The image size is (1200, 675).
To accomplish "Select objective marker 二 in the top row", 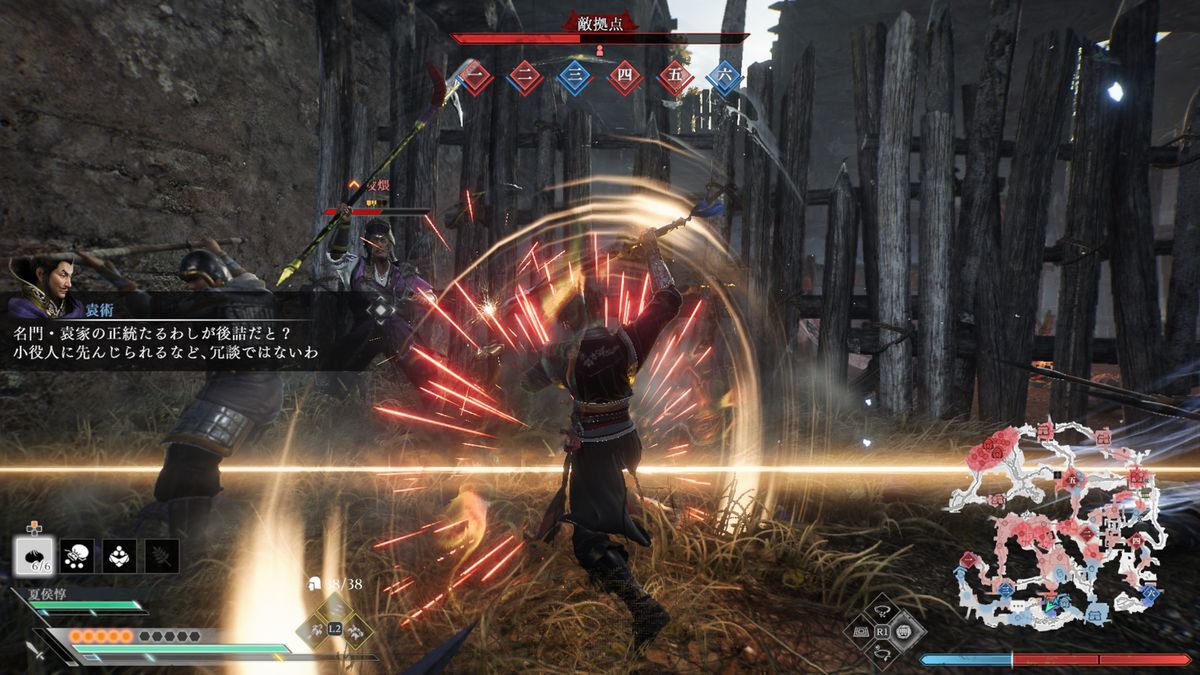I will coord(525,77).
